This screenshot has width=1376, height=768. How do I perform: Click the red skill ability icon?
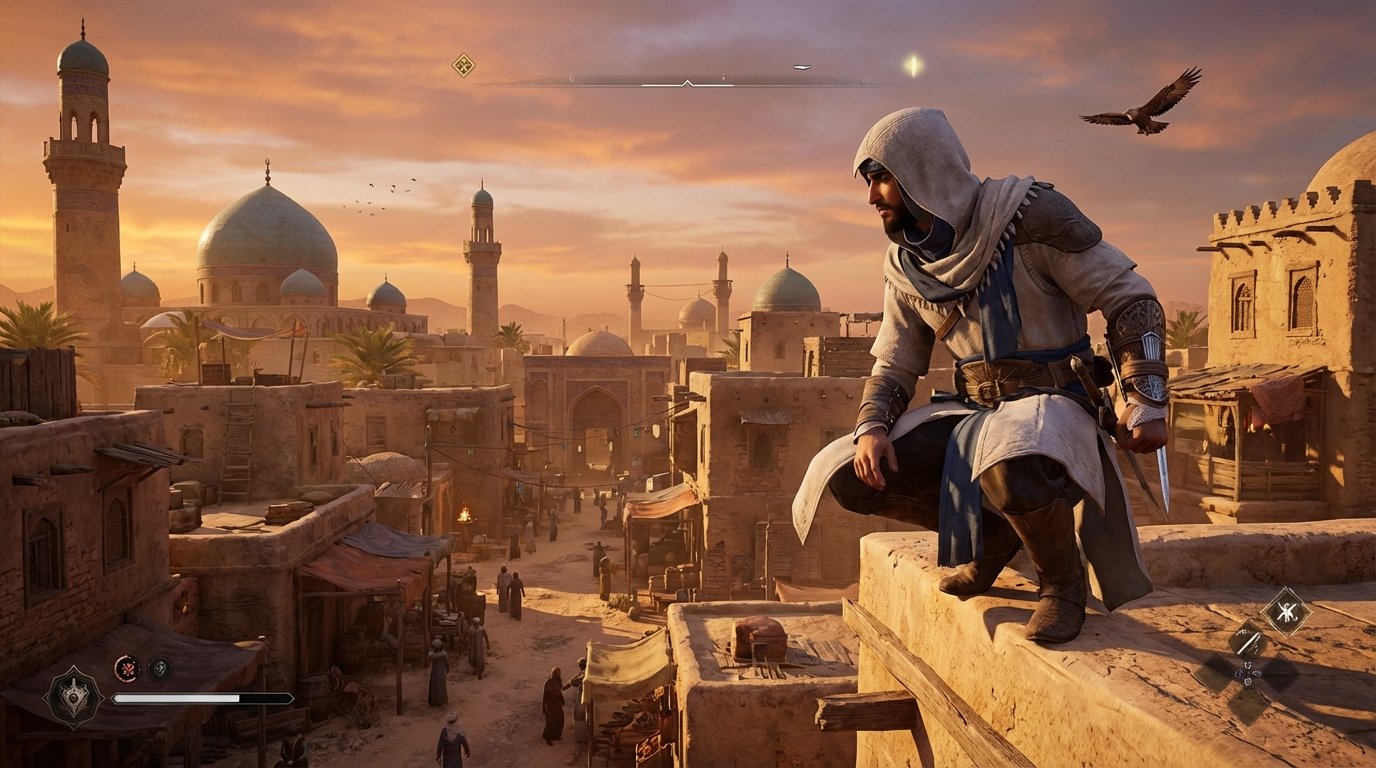[x=127, y=669]
